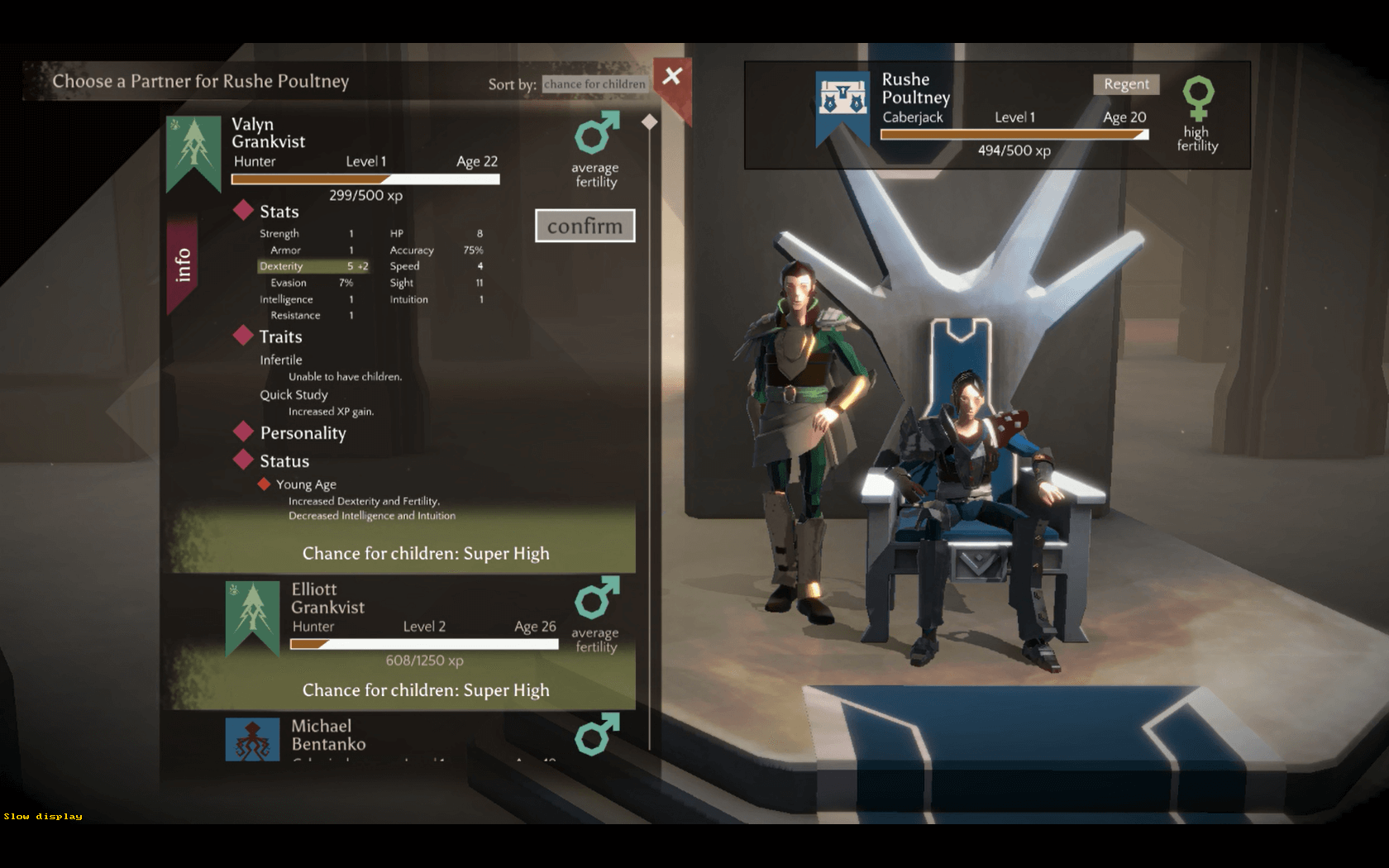Open the sort by dropdown
This screenshot has height=868, width=1389.
[x=594, y=84]
